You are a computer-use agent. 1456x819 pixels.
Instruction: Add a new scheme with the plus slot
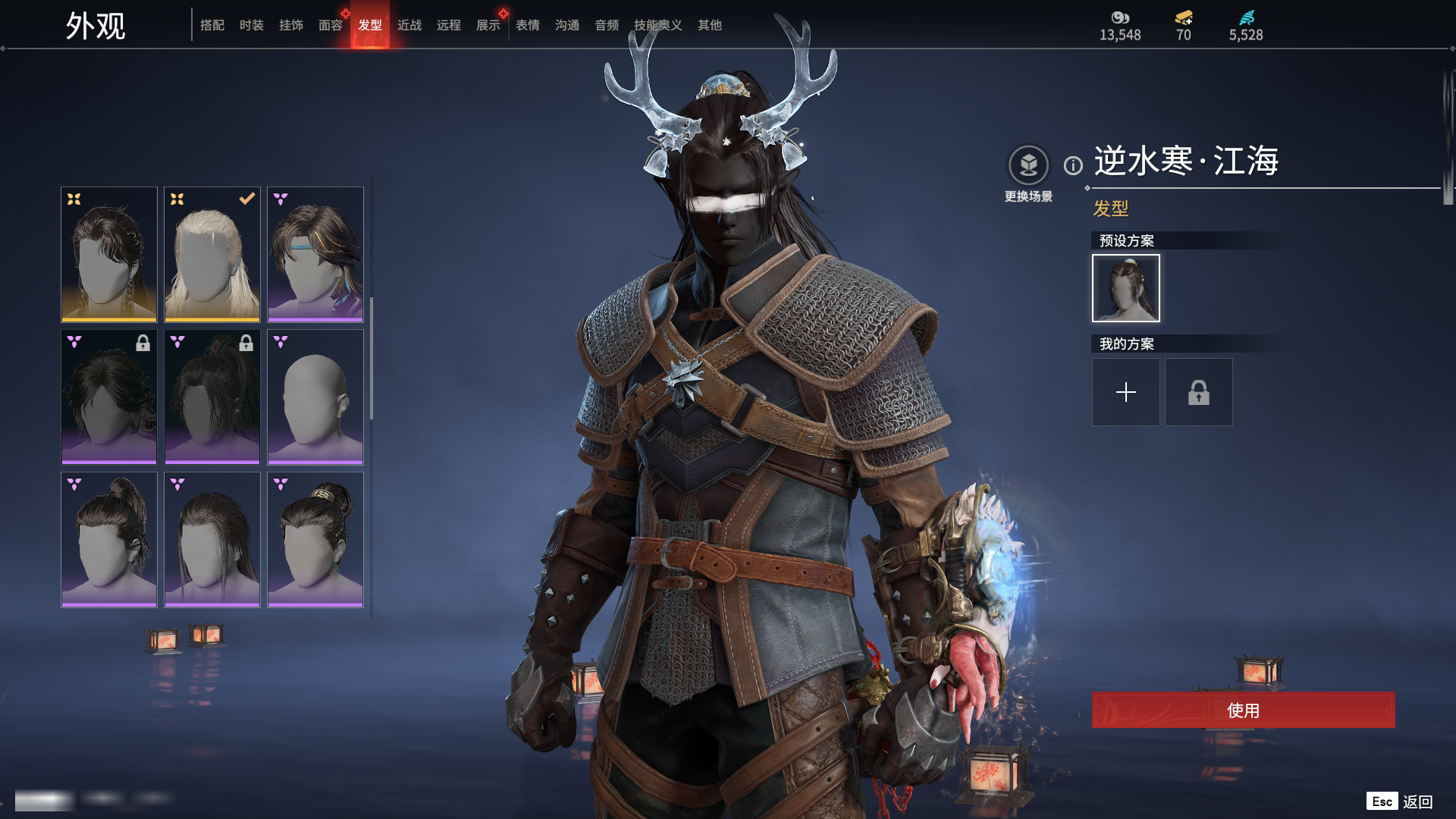click(x=1125, y=392)
